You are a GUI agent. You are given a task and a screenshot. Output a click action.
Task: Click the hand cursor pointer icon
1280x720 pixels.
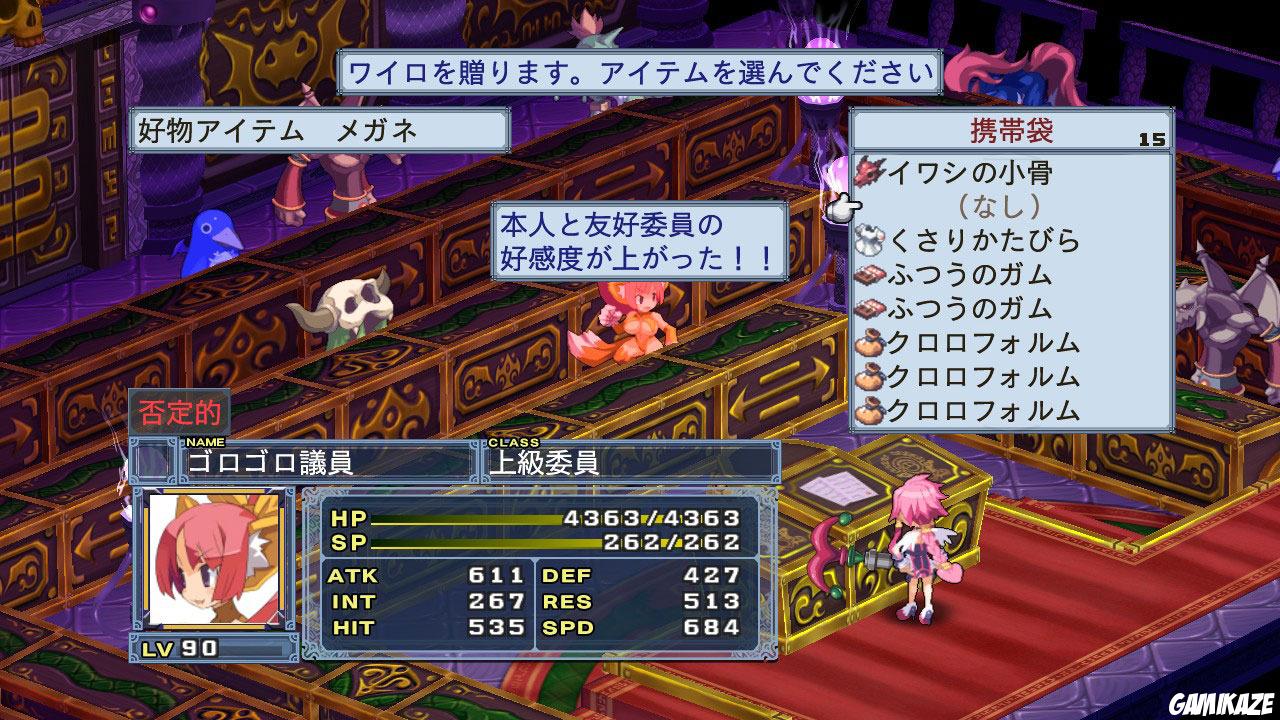point(847,205)
